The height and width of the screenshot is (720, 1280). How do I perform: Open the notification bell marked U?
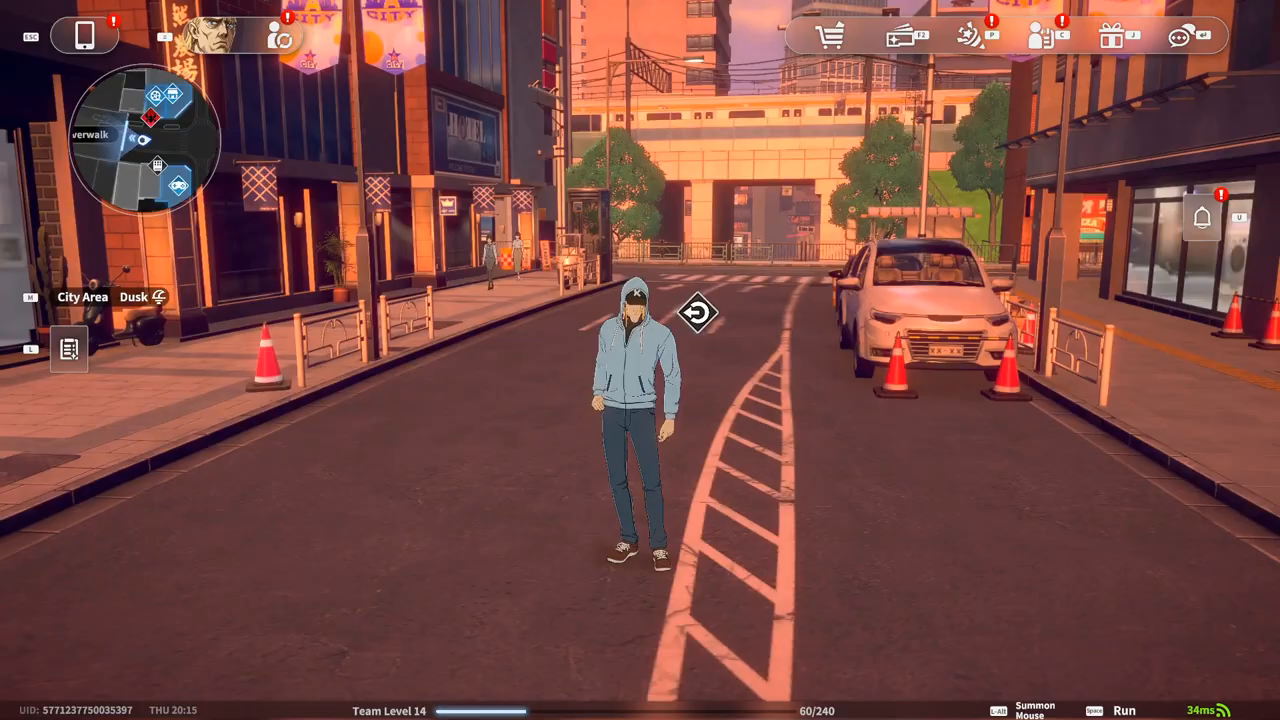click(1200, 215)
